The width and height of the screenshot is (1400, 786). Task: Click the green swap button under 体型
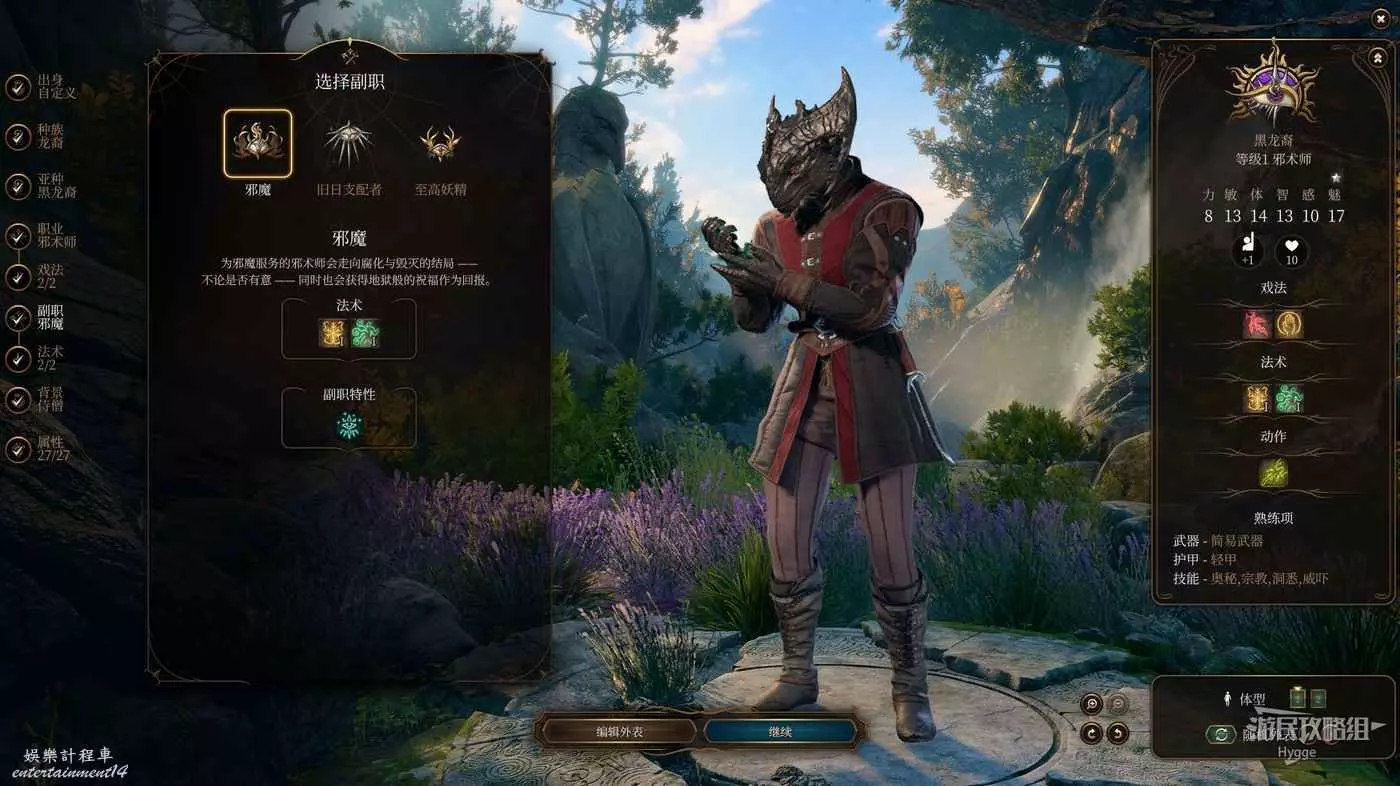[1221, 735]
